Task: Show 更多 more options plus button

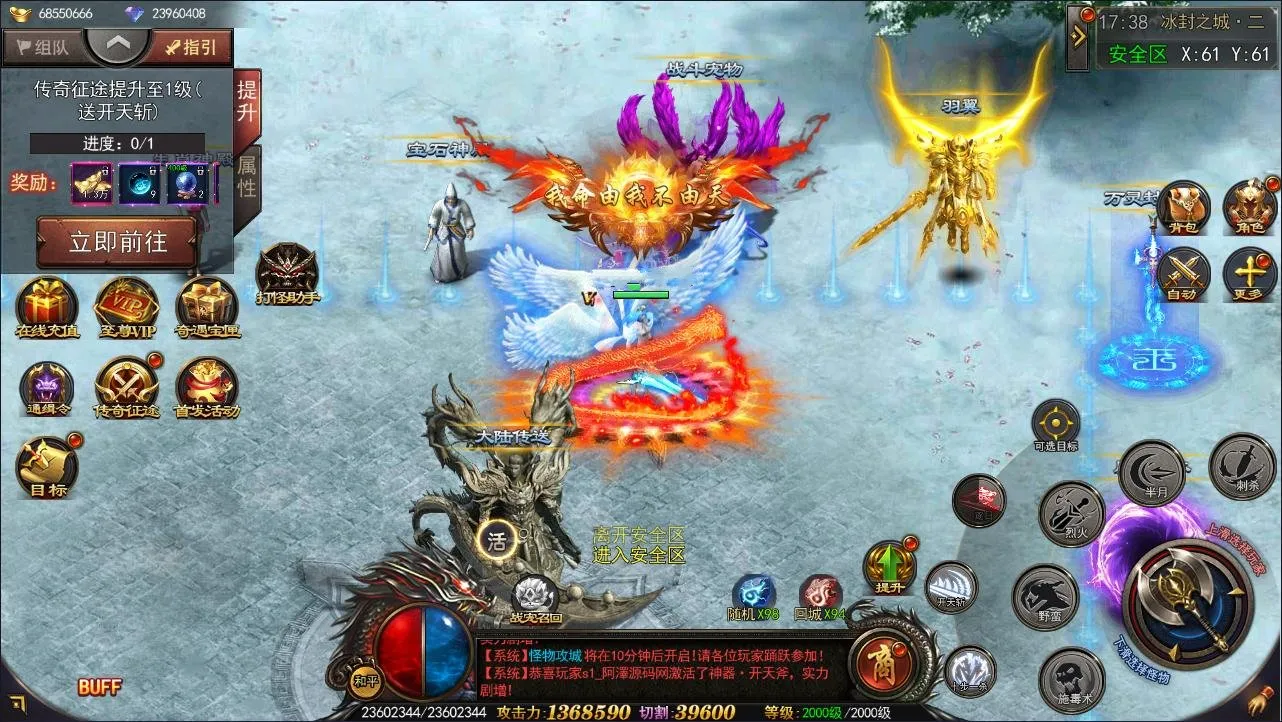Action: (1249, 272)
